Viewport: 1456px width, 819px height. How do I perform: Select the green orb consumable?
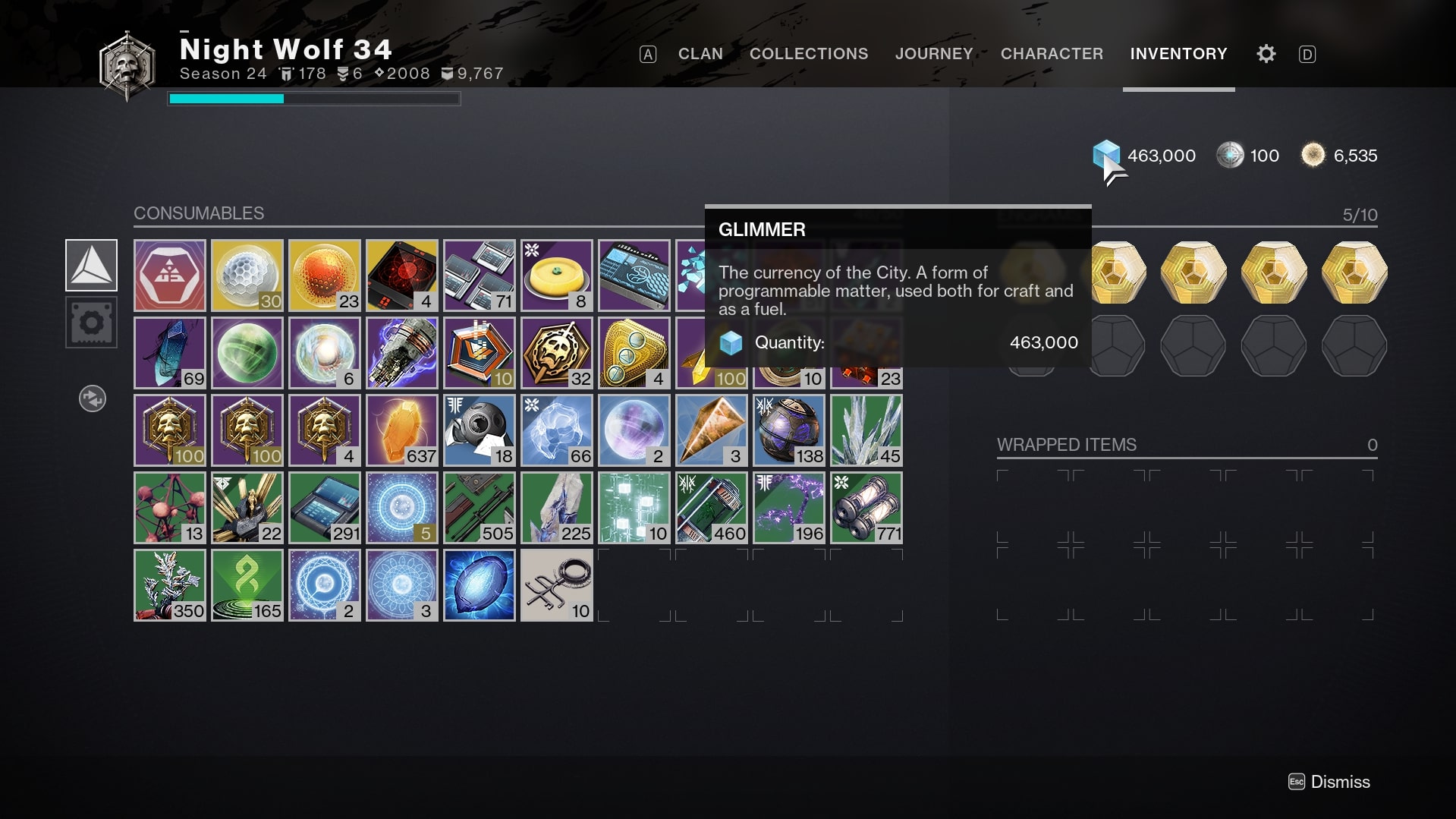pos(247,352)
